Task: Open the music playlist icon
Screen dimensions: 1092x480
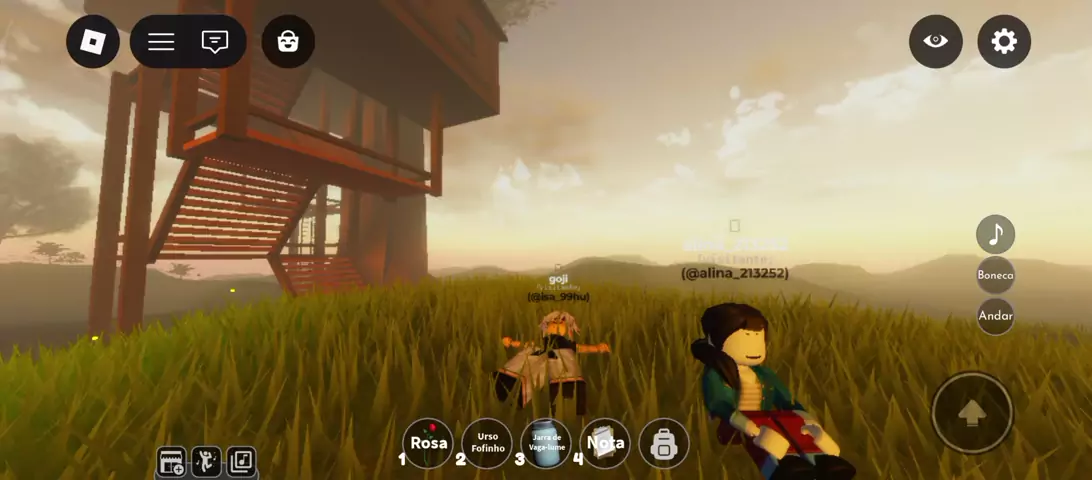Action: [241, 462]
